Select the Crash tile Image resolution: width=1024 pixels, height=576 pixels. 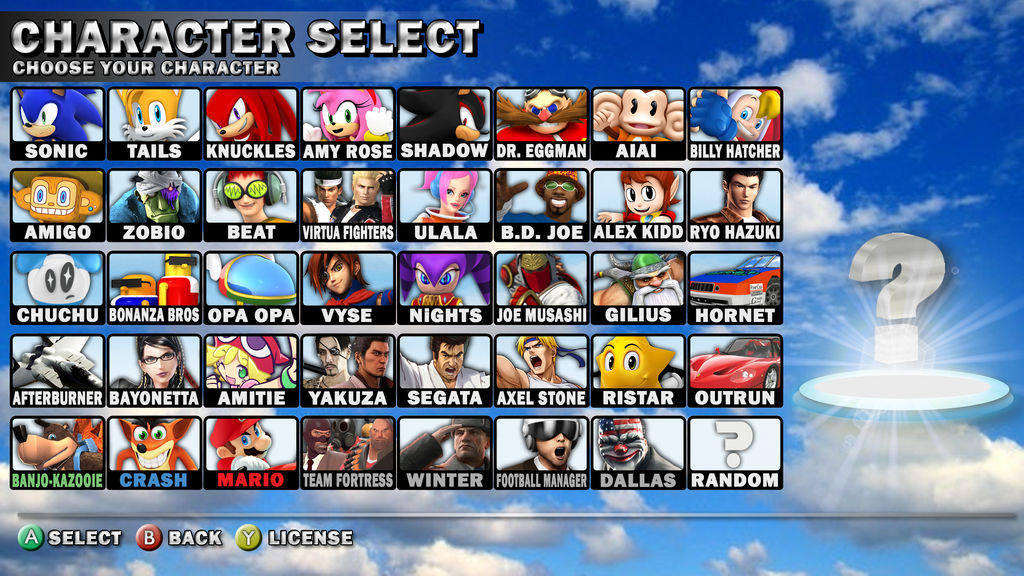pos(154,452)
